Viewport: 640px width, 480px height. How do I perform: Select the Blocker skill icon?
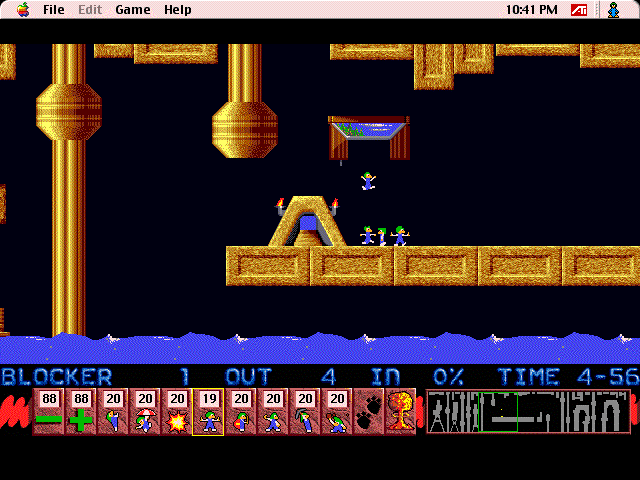208,412
